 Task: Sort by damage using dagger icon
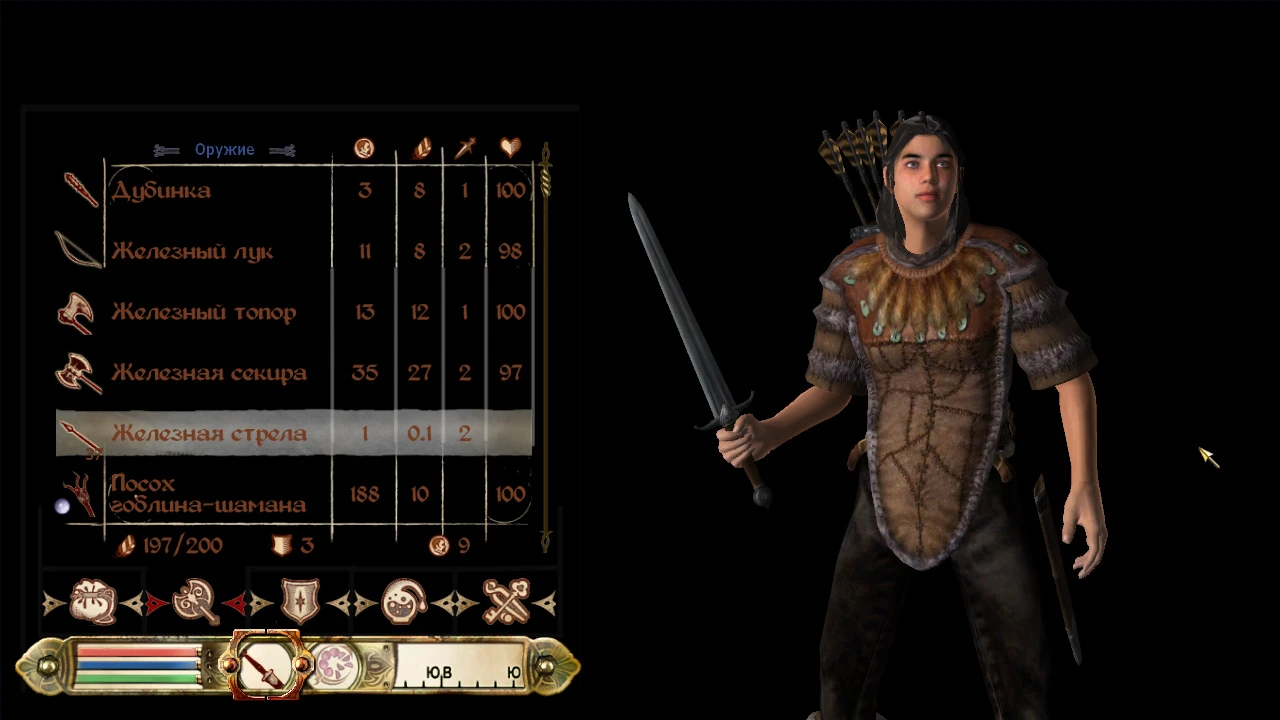coord(463,149)
